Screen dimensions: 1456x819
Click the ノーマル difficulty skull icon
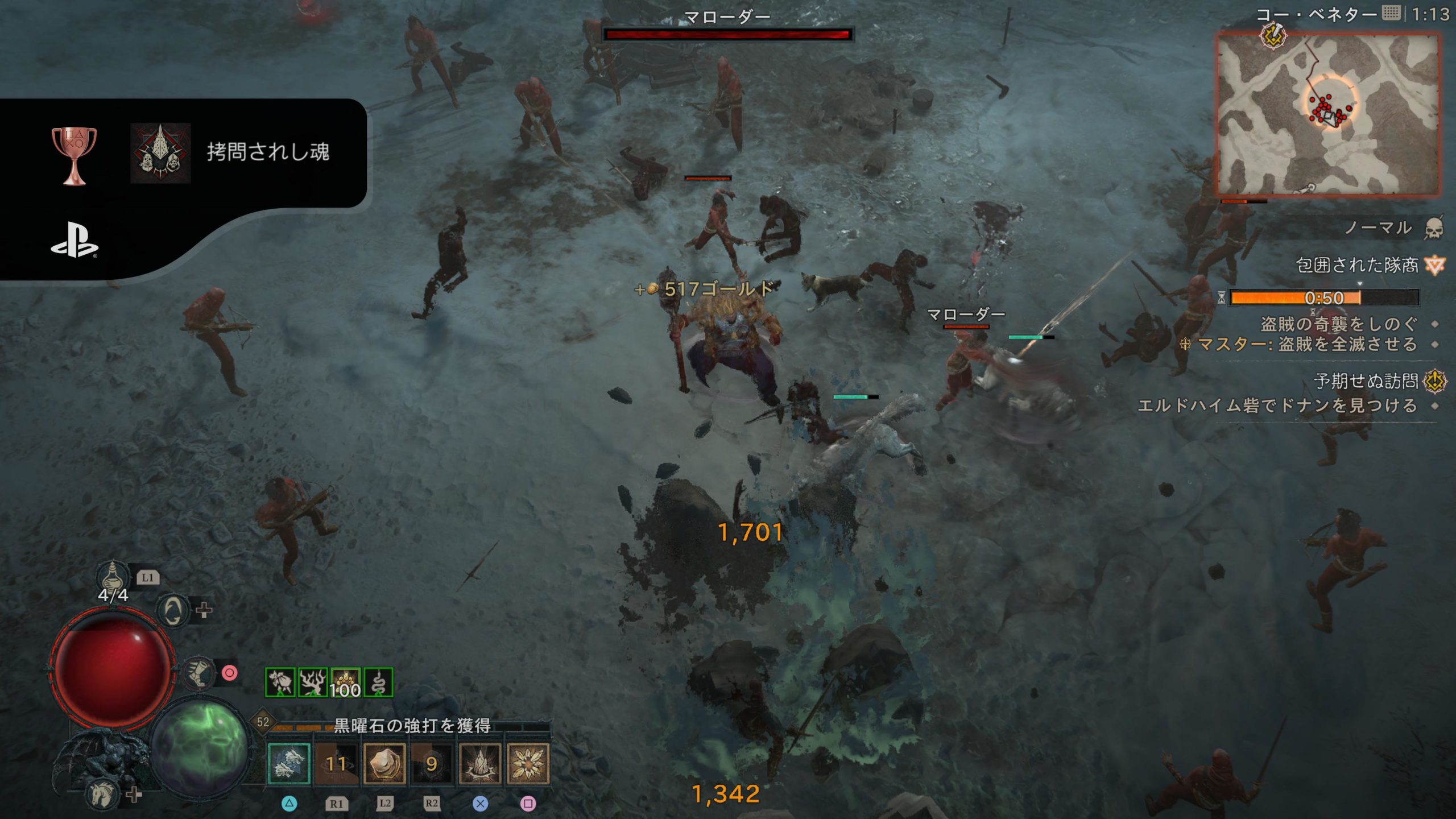coord(1434,229)
